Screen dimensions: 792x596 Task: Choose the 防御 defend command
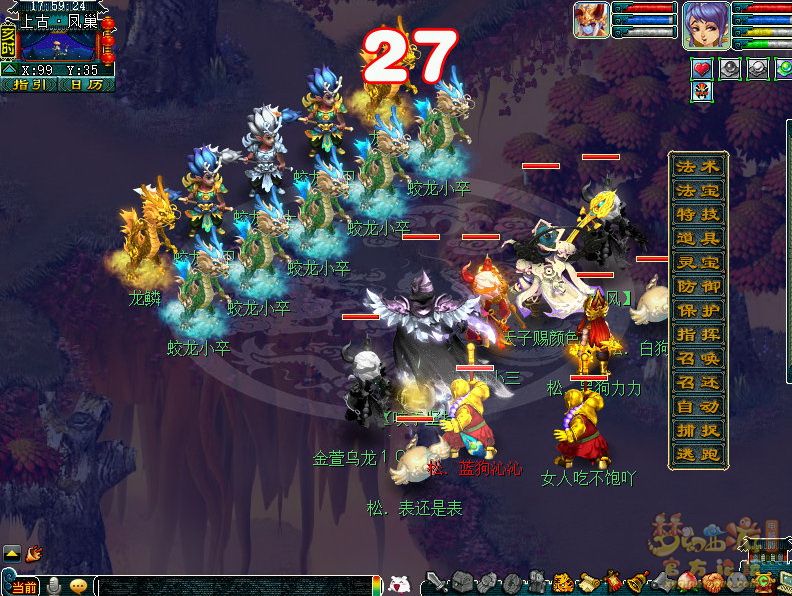click(x=698, y=287)
